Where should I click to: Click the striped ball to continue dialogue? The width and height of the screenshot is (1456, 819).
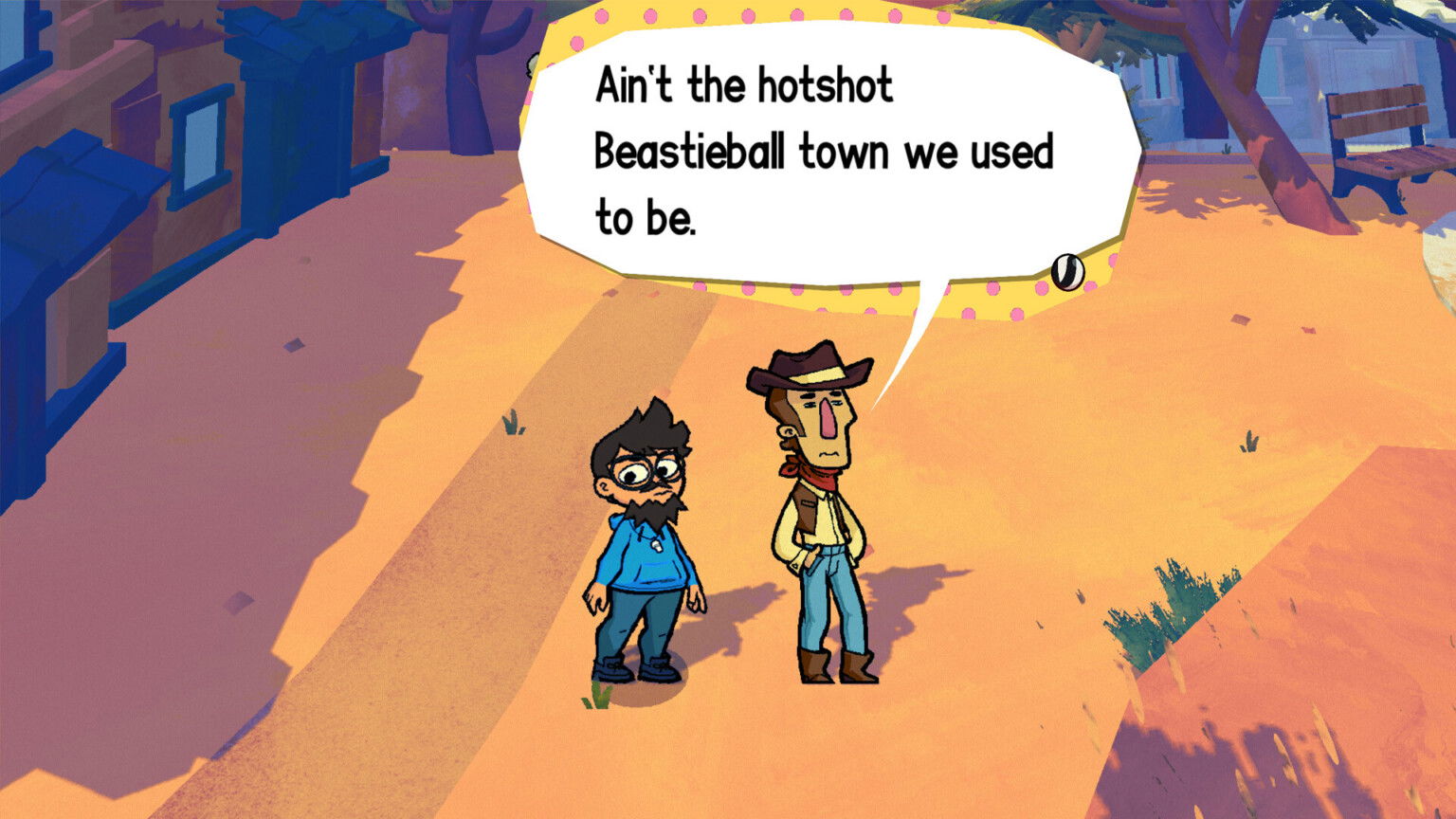point(1067,273)
